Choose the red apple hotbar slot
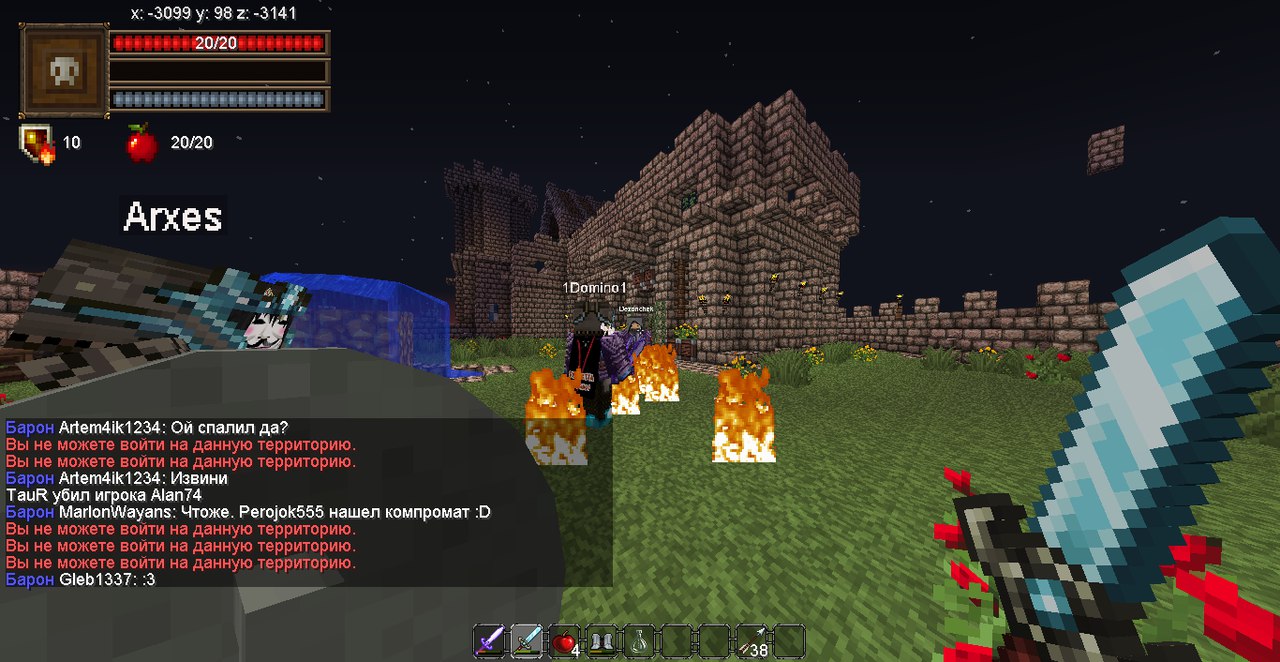Image resolution: width=1280 pixels, height=662 pixels. coord(563,641)
